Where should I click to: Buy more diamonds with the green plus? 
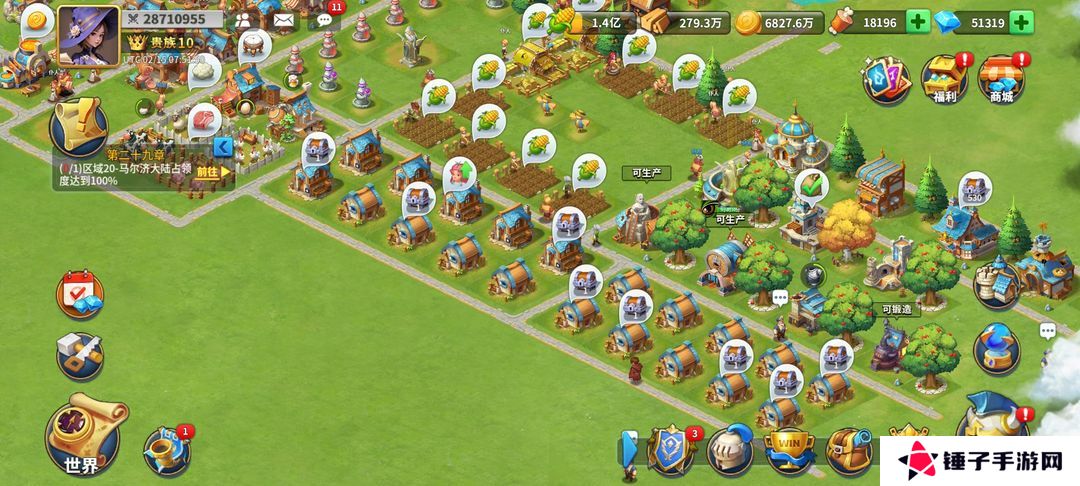[x=1021, y=22]
